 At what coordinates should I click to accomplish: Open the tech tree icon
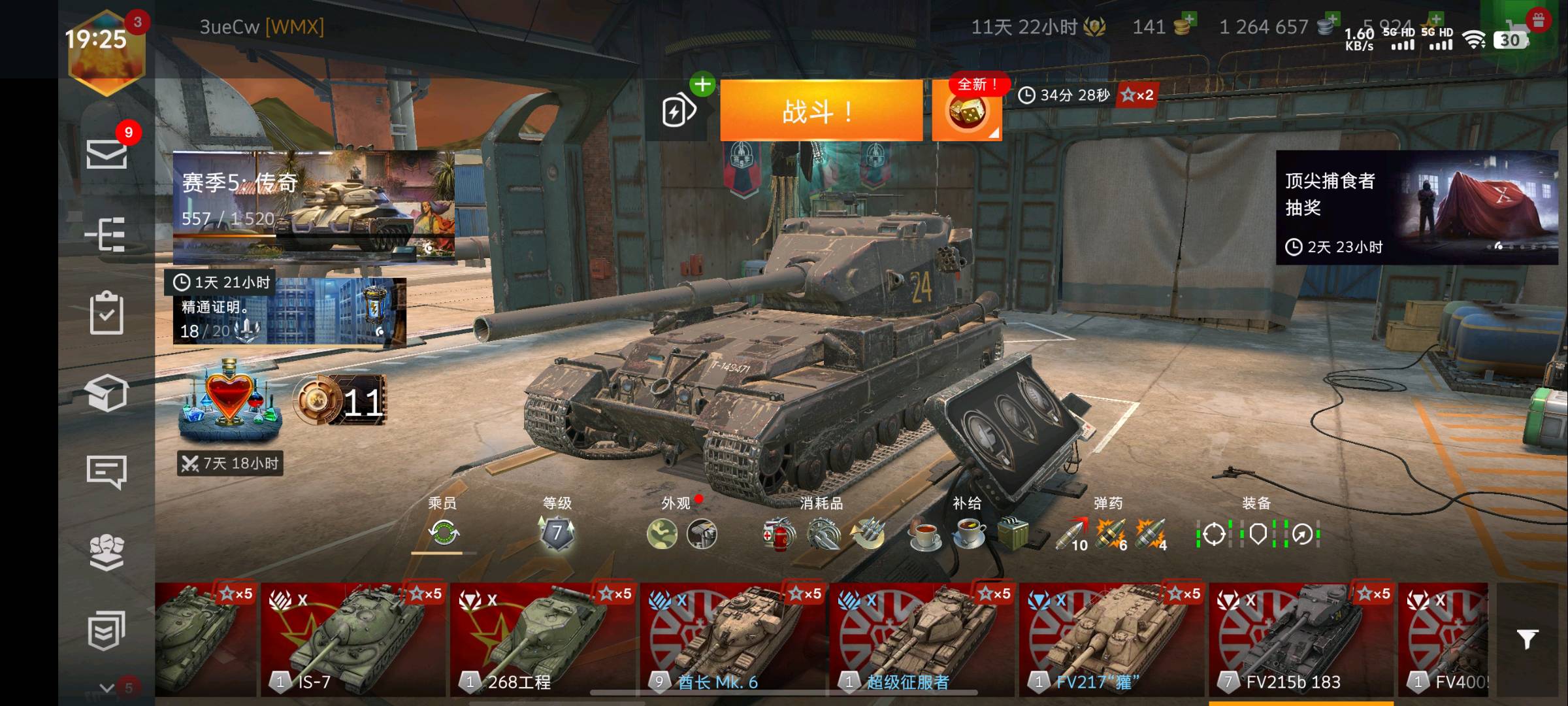click(x=106, y=234)
